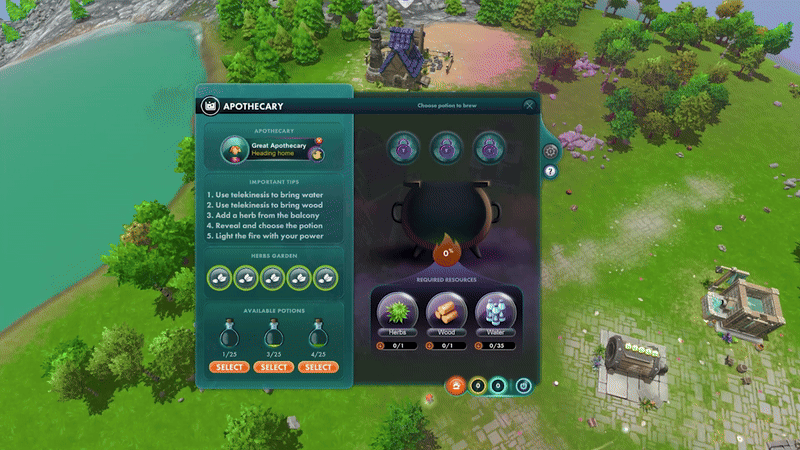This screenshot has width=800, height=450.
Task: Select the potion with 3/25 stock
Action: [273, 367]
